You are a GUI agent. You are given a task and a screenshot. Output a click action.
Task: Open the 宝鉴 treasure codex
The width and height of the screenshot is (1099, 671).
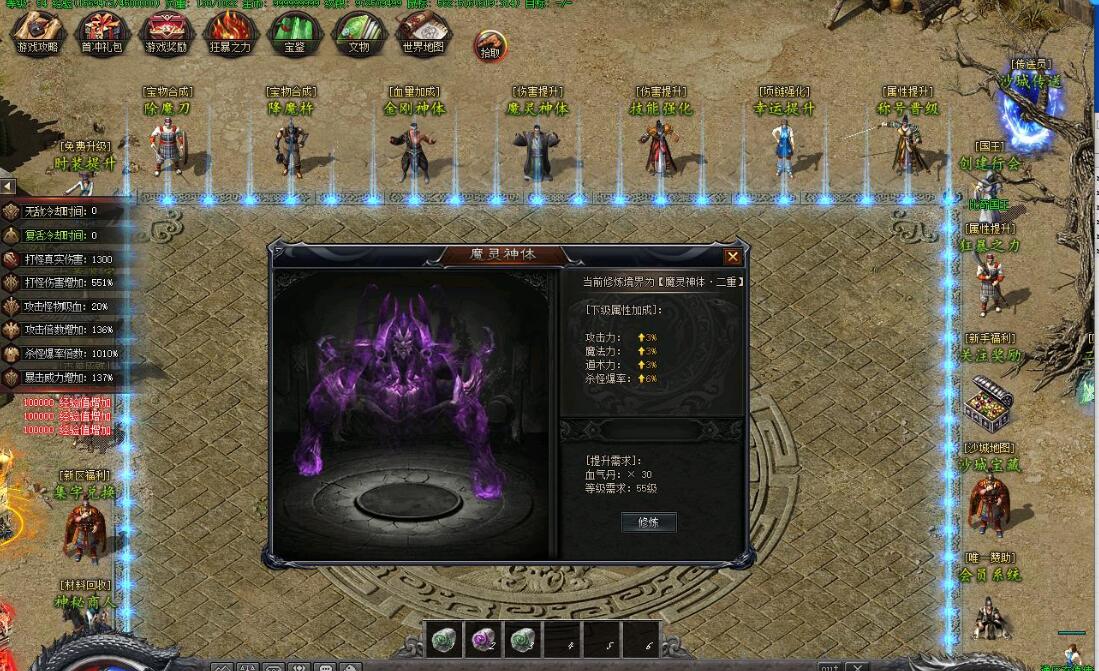294,33
